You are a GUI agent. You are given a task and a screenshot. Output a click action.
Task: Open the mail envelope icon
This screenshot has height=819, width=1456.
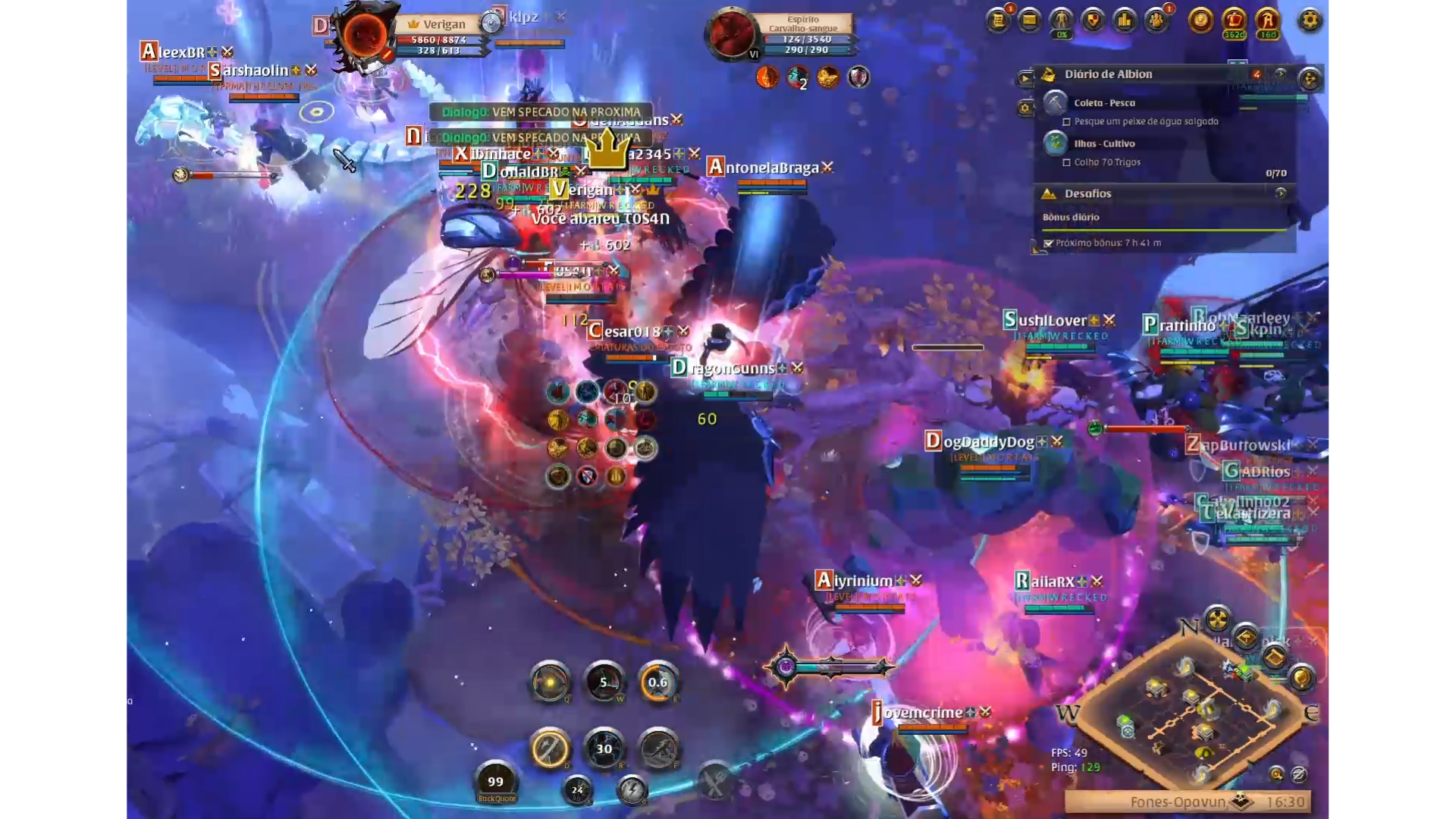(x=1029, y=20)
